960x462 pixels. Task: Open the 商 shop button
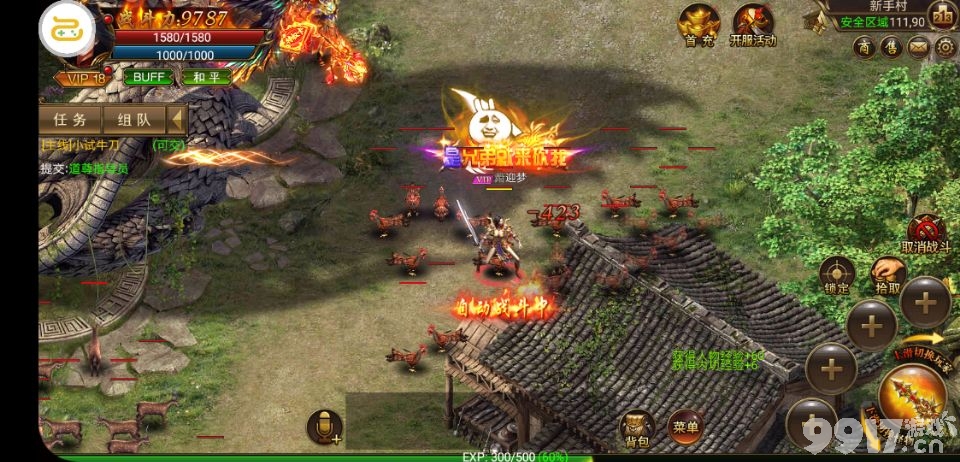864,47
